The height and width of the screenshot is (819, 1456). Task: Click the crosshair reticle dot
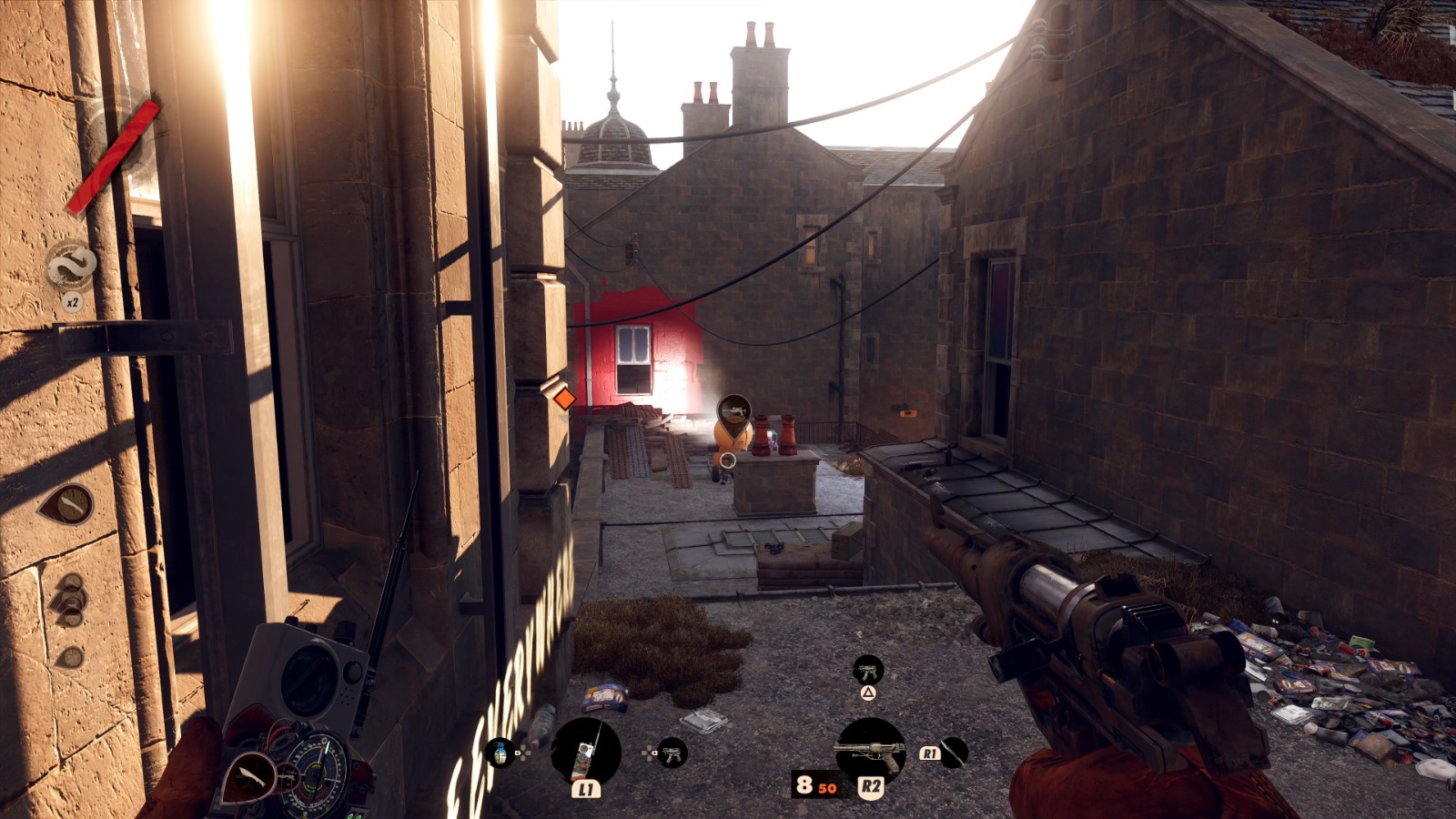(x=728, y=460)
